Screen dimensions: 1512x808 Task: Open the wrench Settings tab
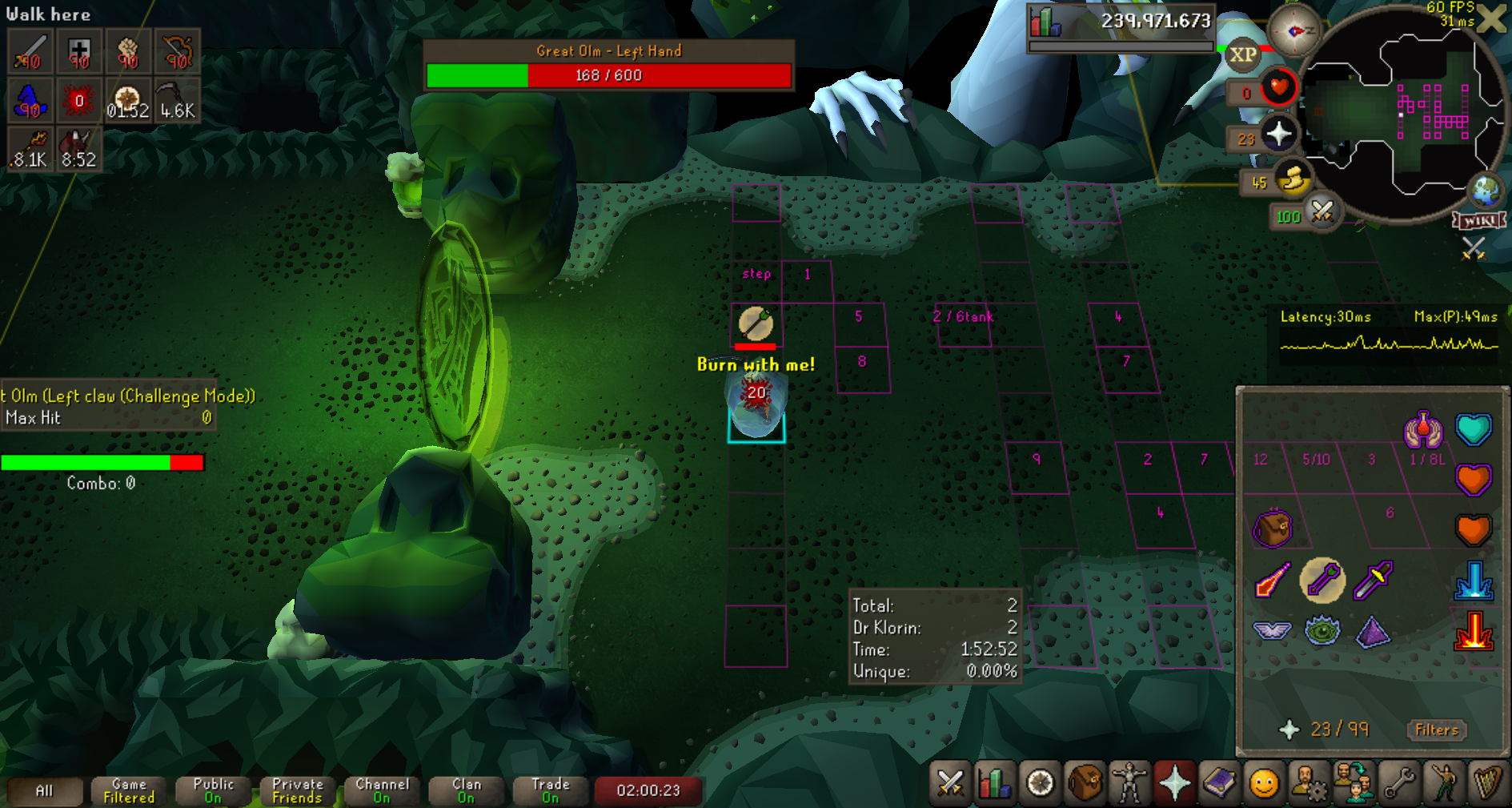1399,782
